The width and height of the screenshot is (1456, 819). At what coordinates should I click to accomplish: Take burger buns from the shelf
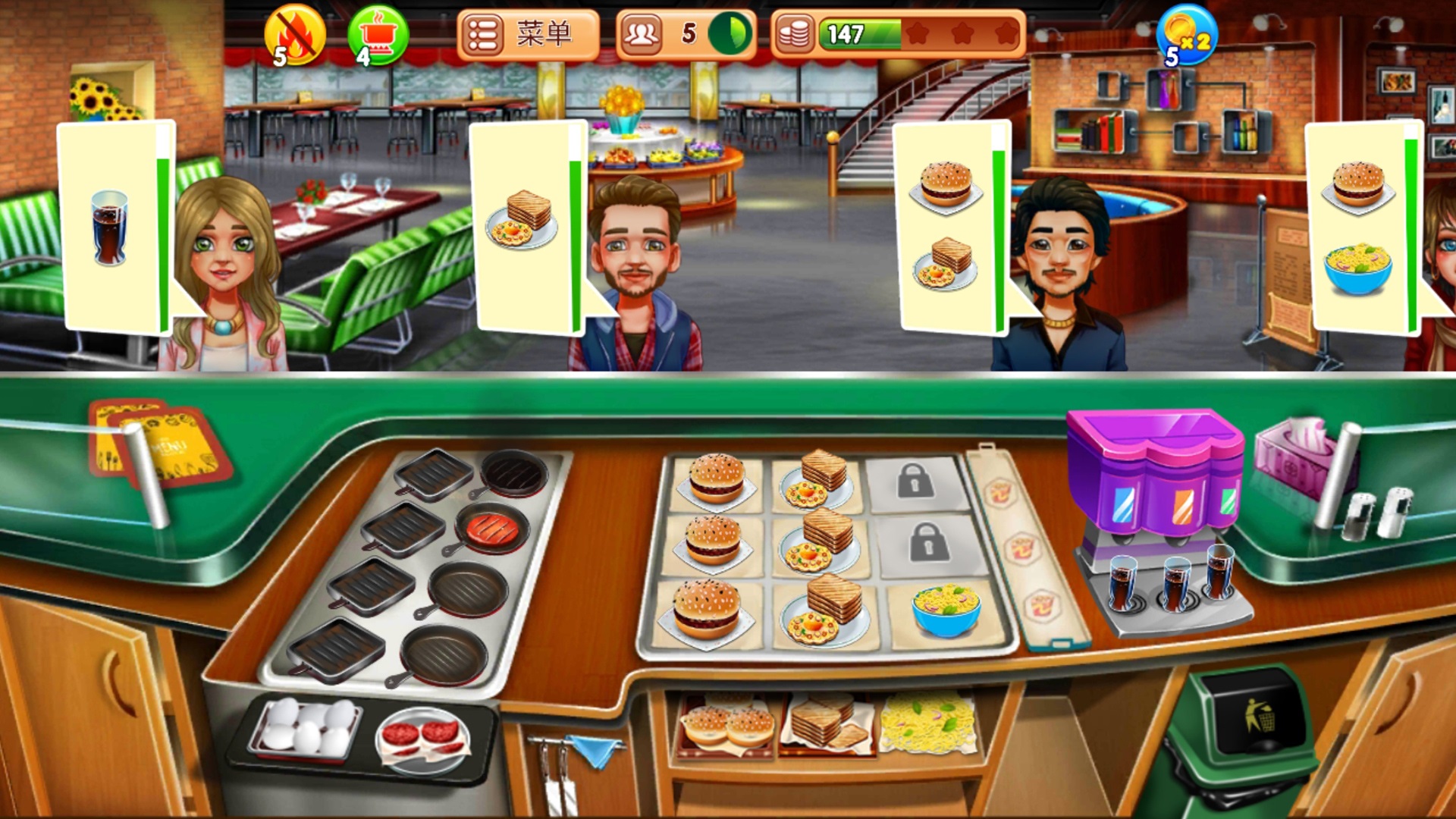[x=726, y=726]
